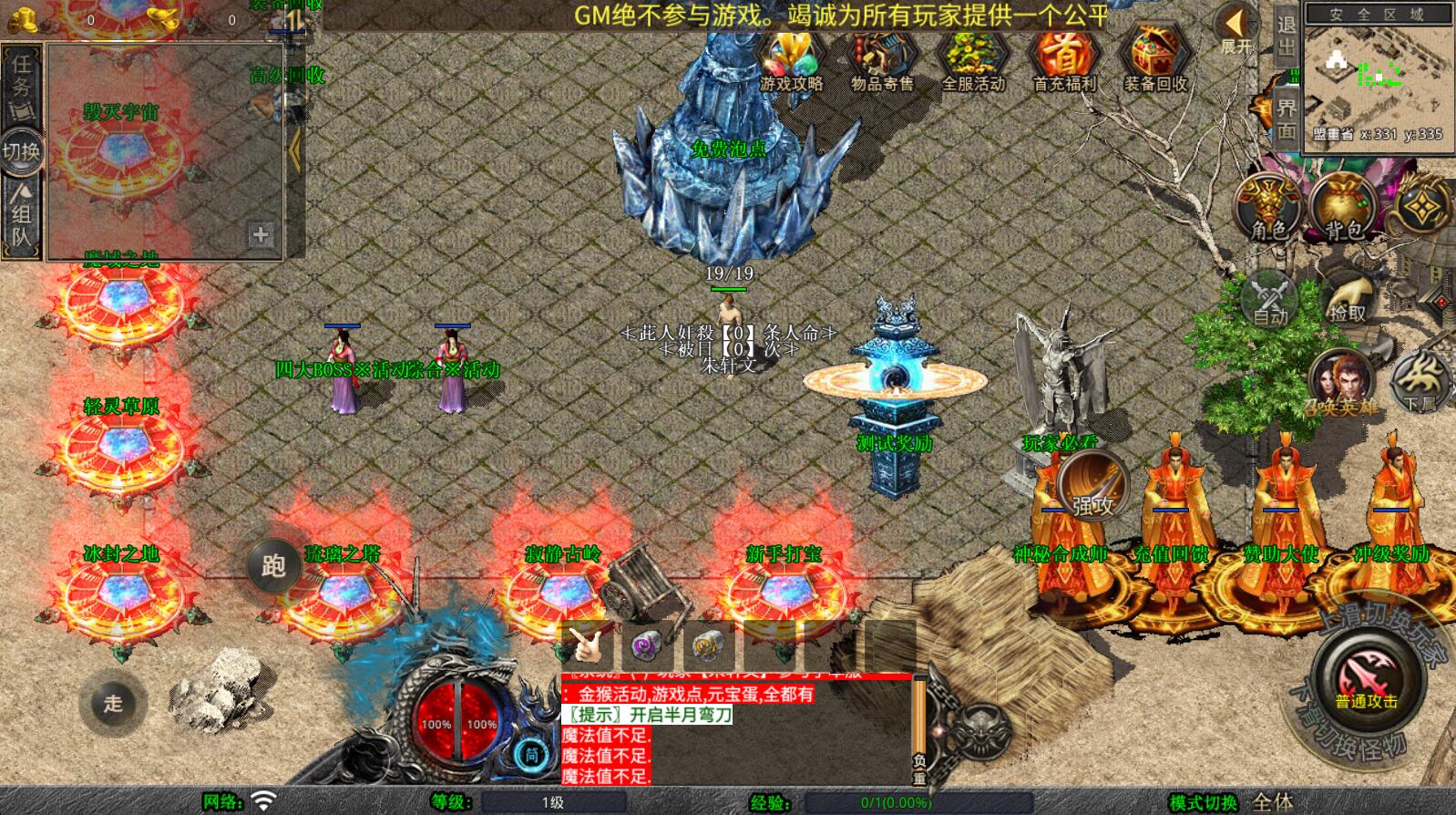
Task: Click the 展开 expand arrow
Action: [x=1236, y=29]
